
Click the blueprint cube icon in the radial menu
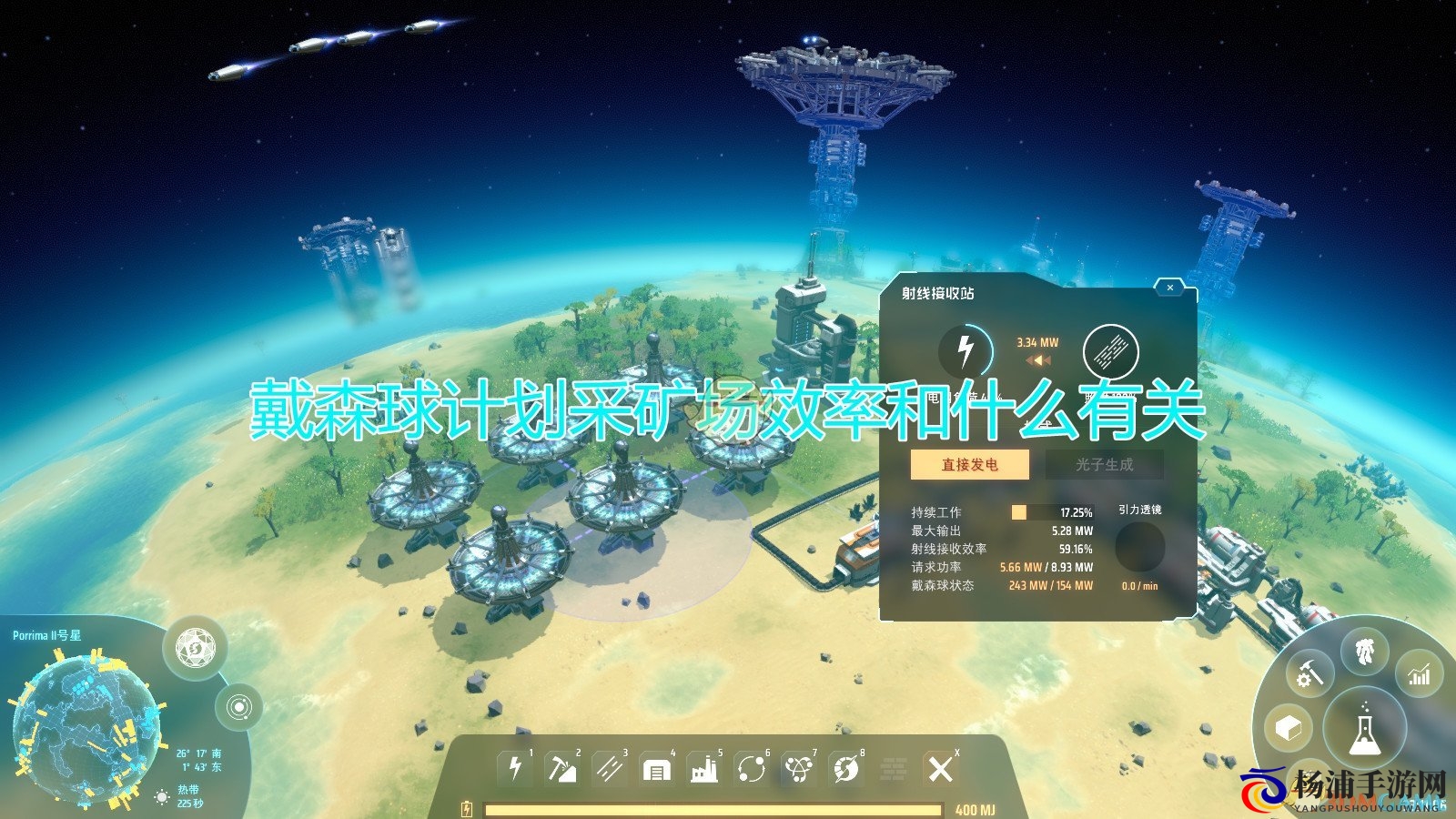(x=1287, y=726)
